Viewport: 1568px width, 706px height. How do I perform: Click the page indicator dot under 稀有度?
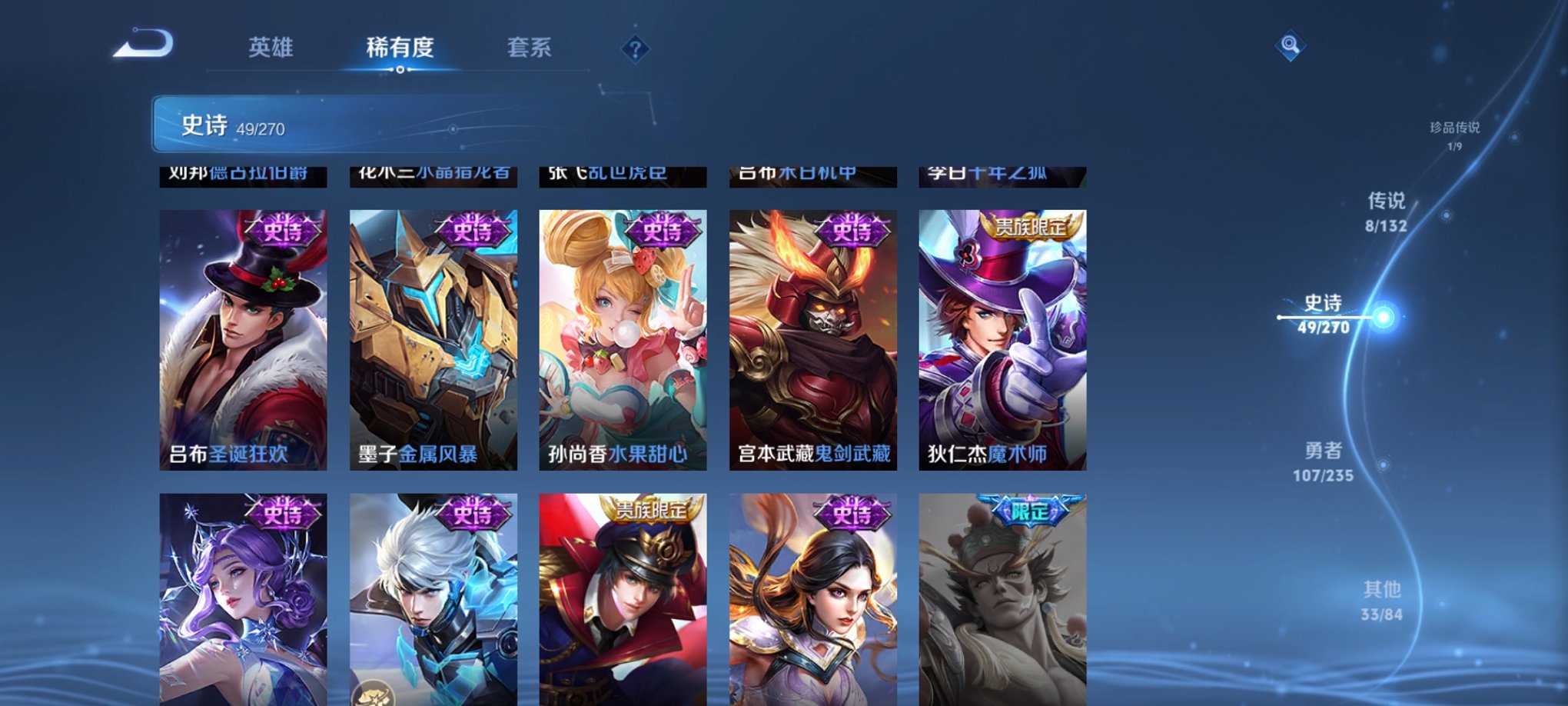pos(400,70)
